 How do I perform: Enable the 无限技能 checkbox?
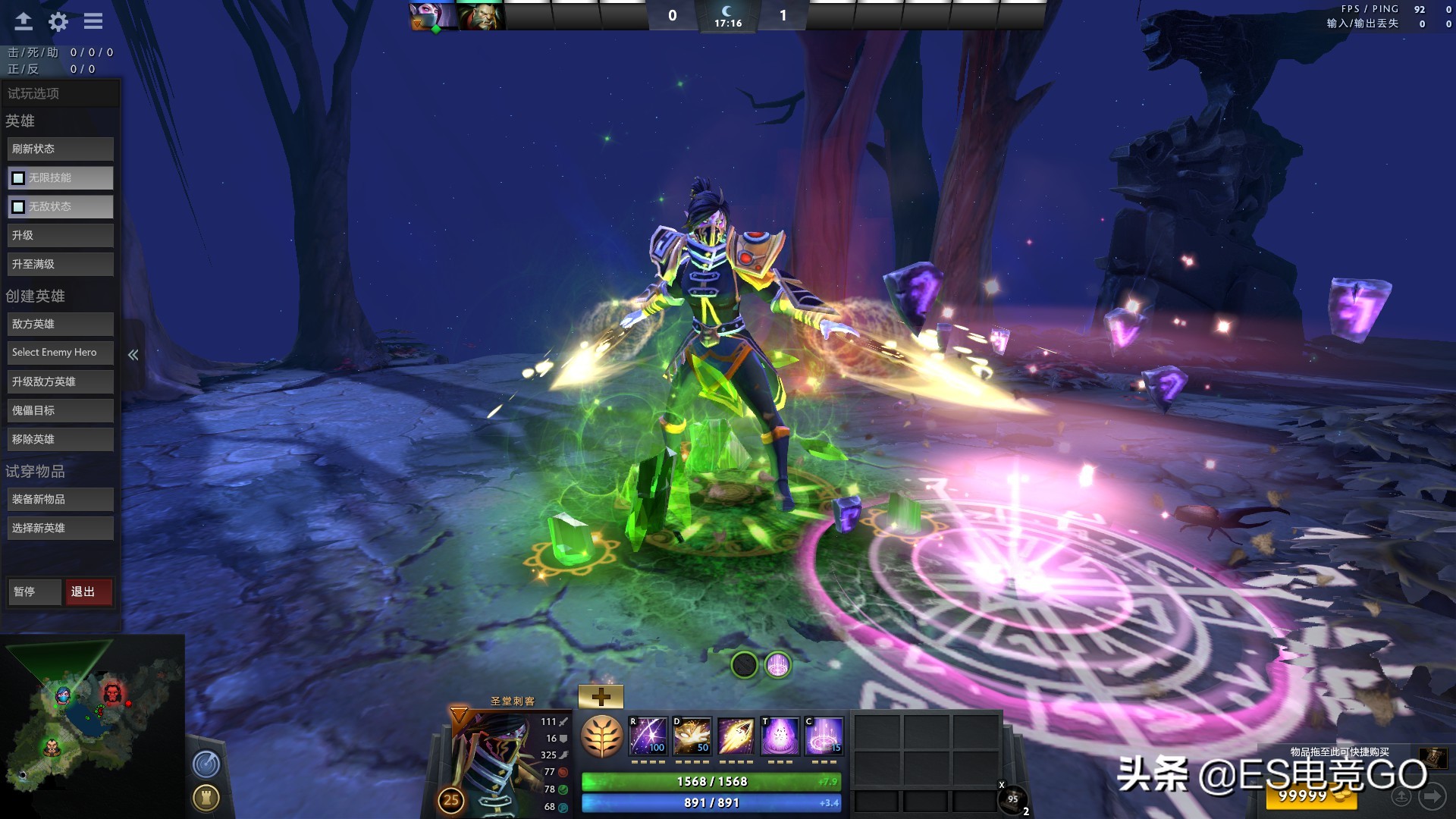[x=17, y=177]
